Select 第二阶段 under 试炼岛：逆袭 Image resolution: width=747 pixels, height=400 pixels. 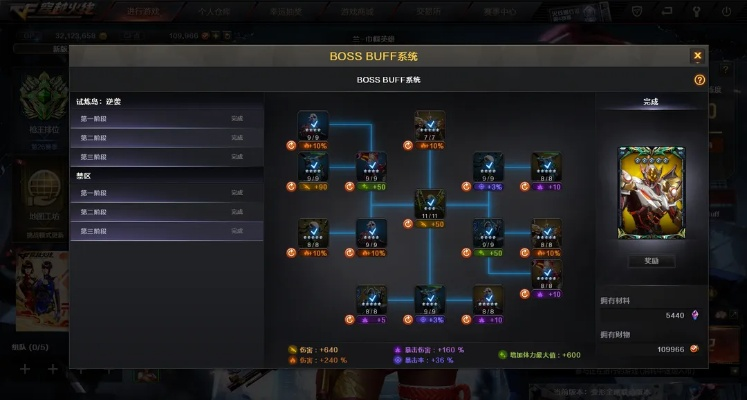[x=165, y=138]
